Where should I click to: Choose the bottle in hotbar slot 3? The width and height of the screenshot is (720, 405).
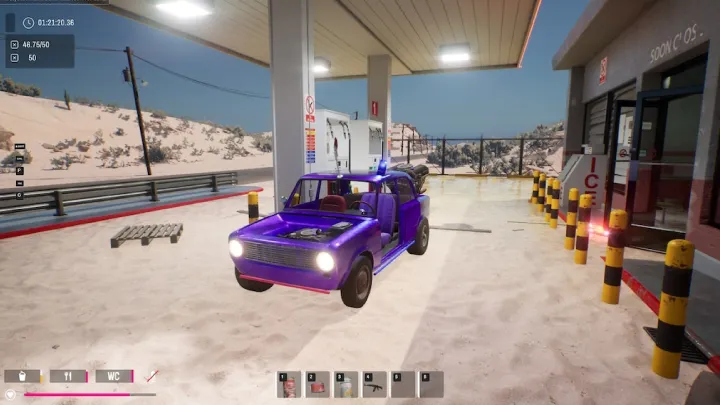[x=346, y=385]
